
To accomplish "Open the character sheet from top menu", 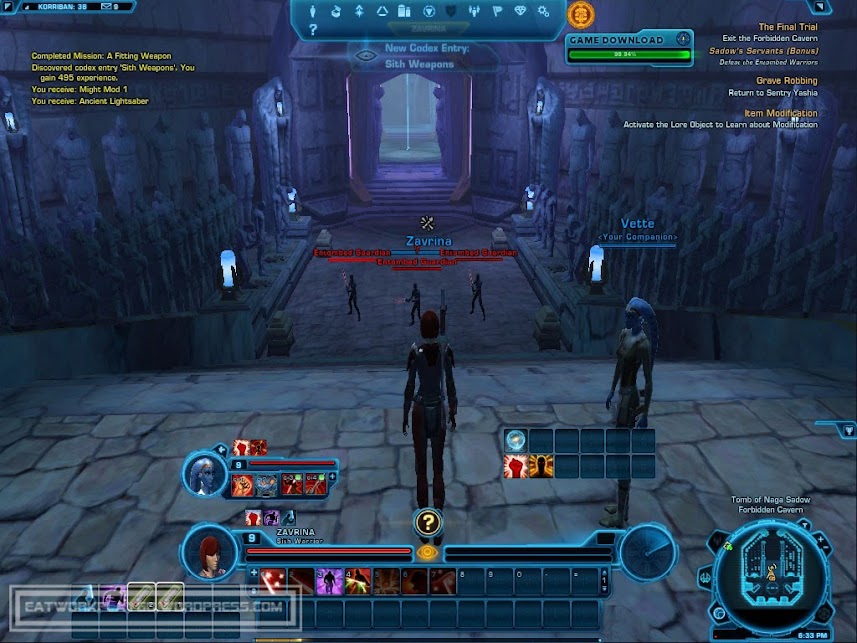I will click(312, 12).
